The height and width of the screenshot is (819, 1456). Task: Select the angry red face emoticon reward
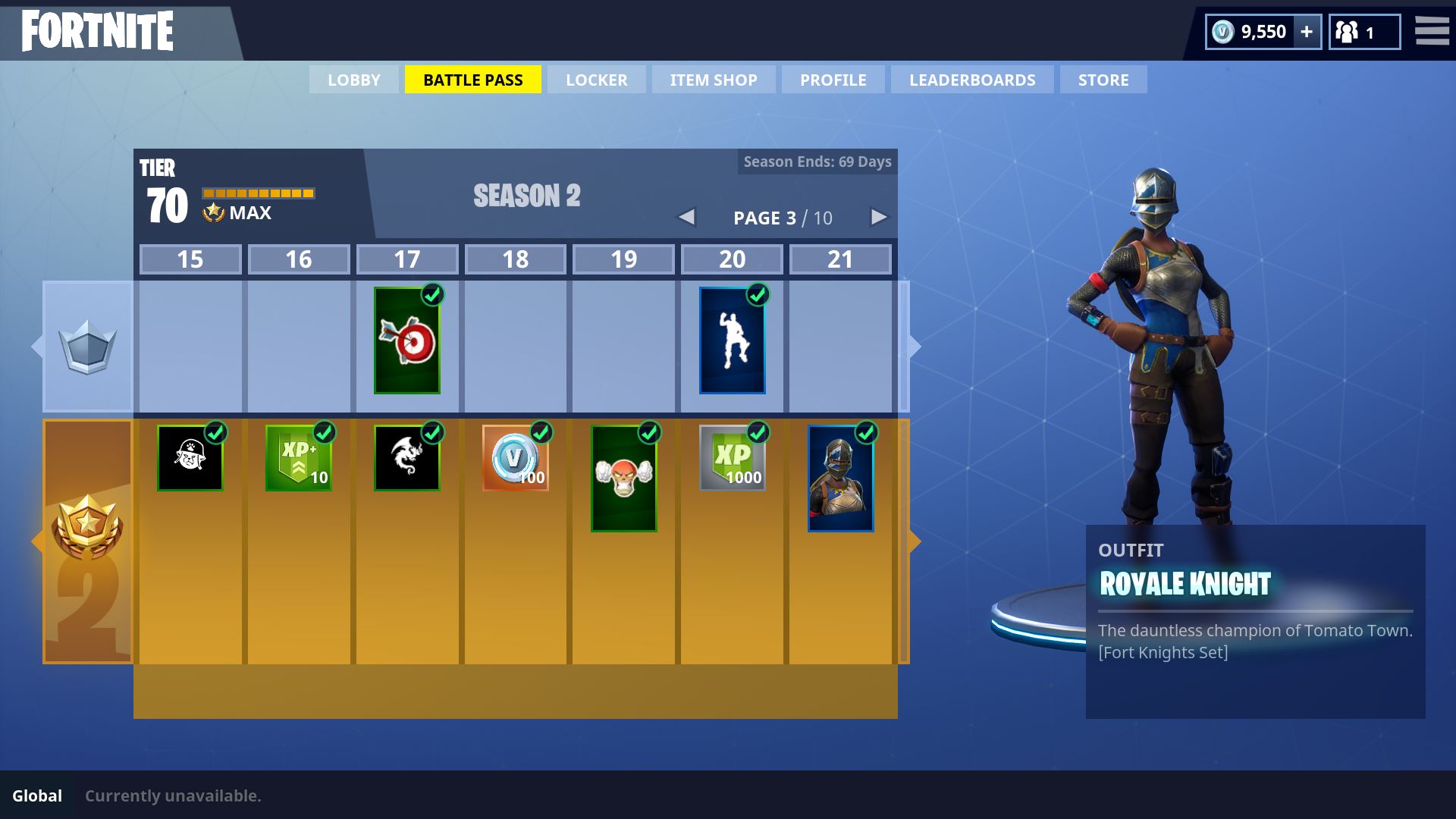[x=623, y=479]
